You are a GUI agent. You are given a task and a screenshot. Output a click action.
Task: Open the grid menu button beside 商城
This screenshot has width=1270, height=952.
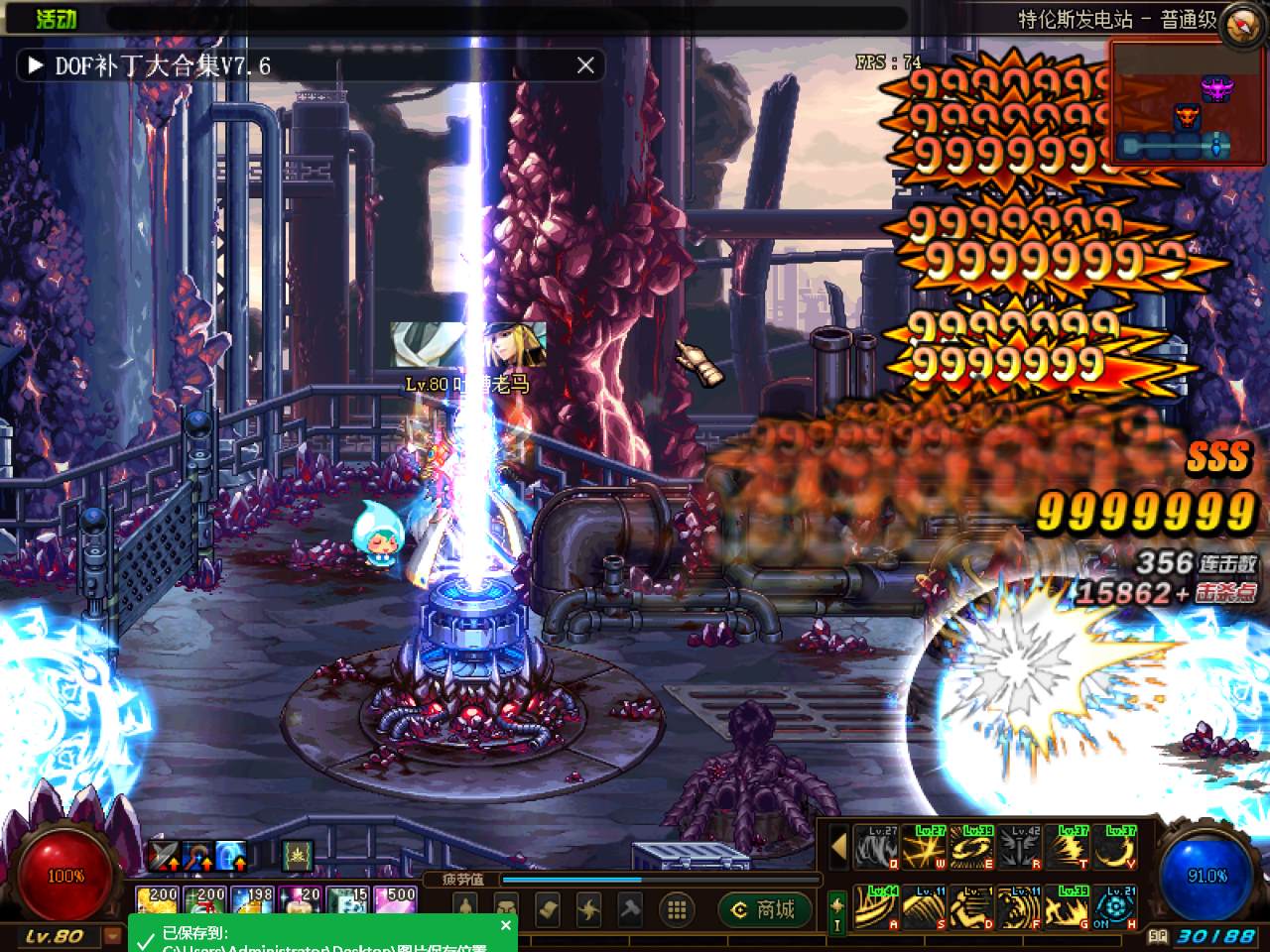pos(678,908)
